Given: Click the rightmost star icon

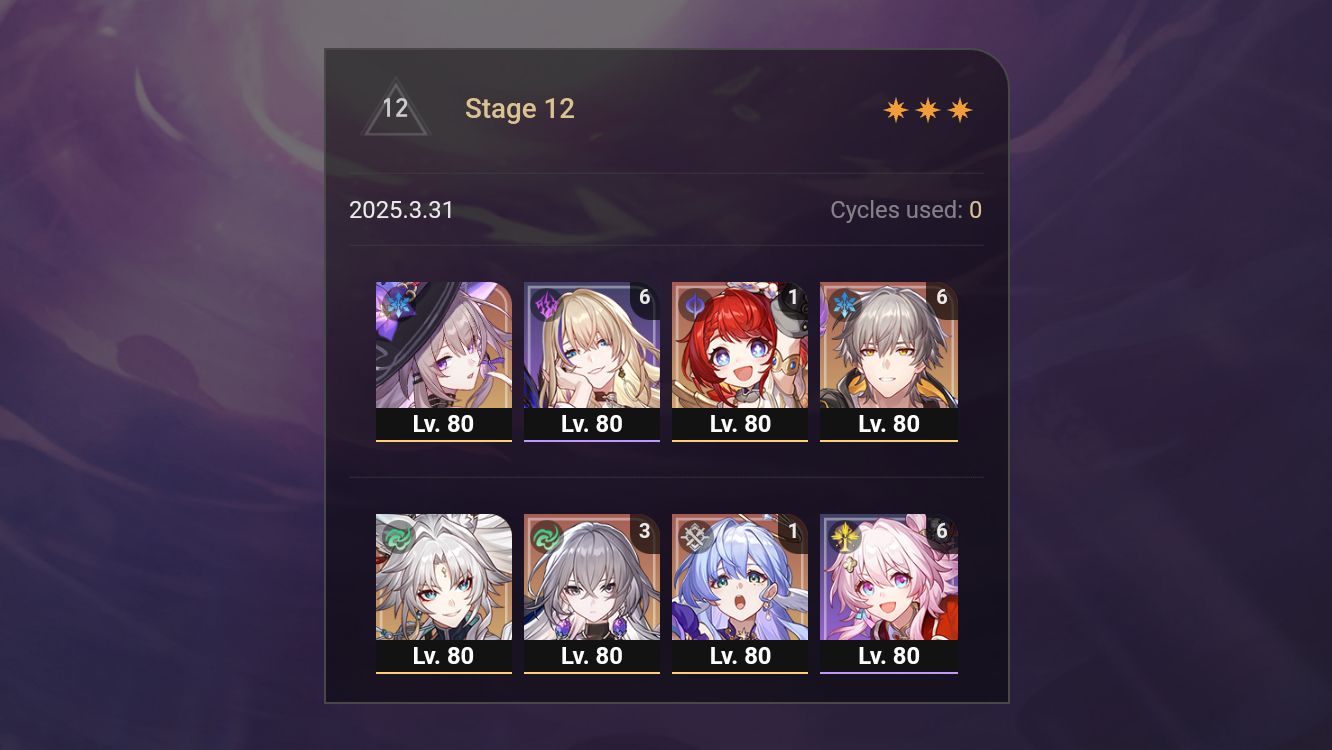Looking at the screenshot, I should point(959,108).
